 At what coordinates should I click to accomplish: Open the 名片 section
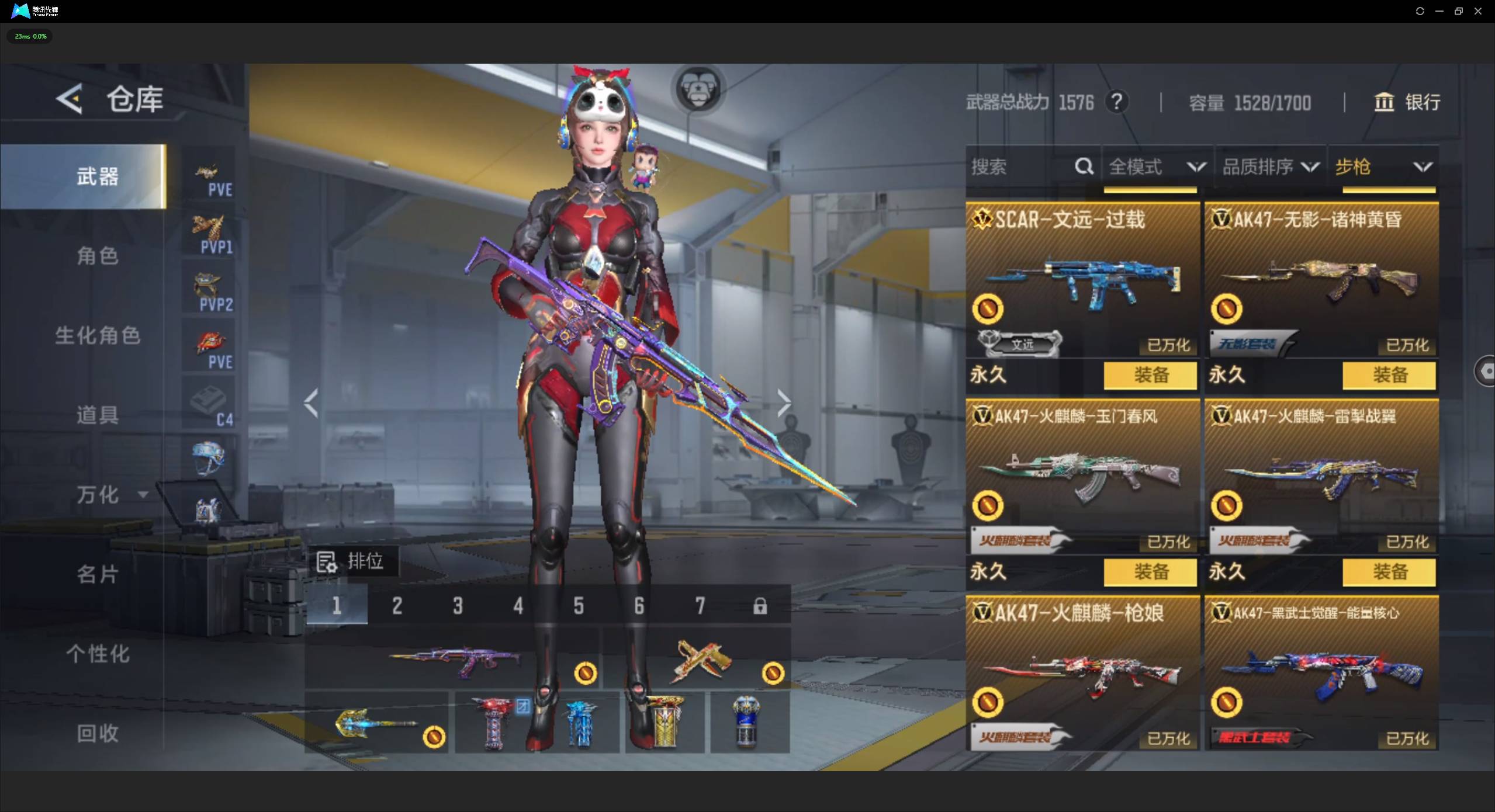click(98, 574)
